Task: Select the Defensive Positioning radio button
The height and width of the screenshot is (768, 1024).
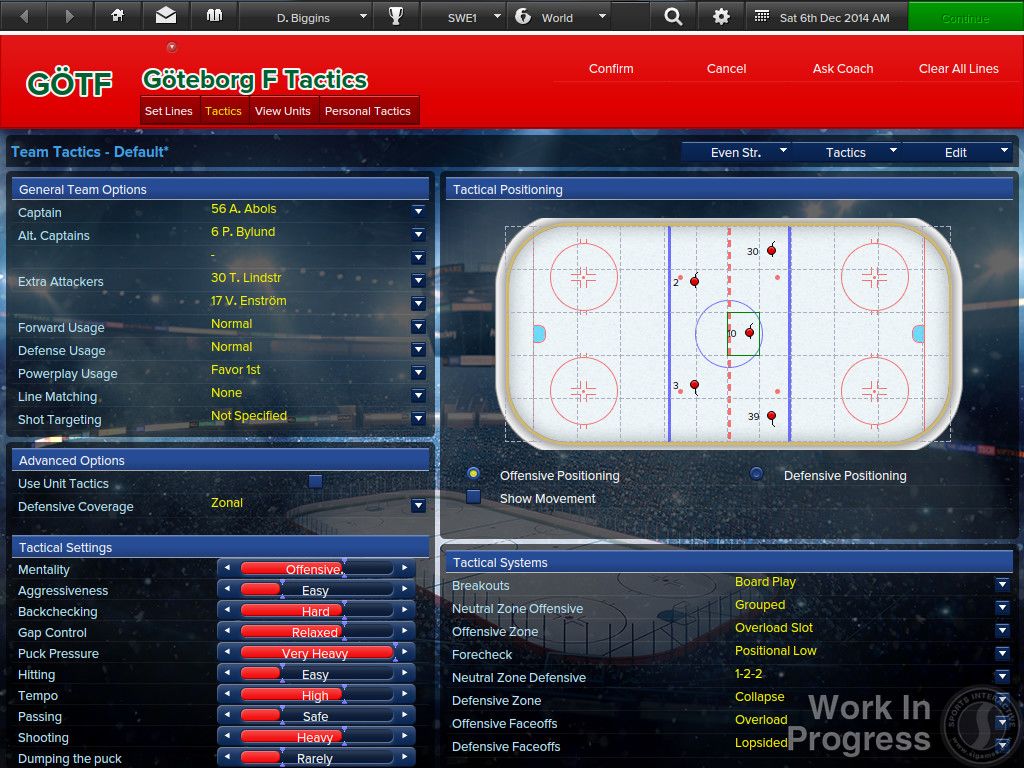Action: pos(757,474)
